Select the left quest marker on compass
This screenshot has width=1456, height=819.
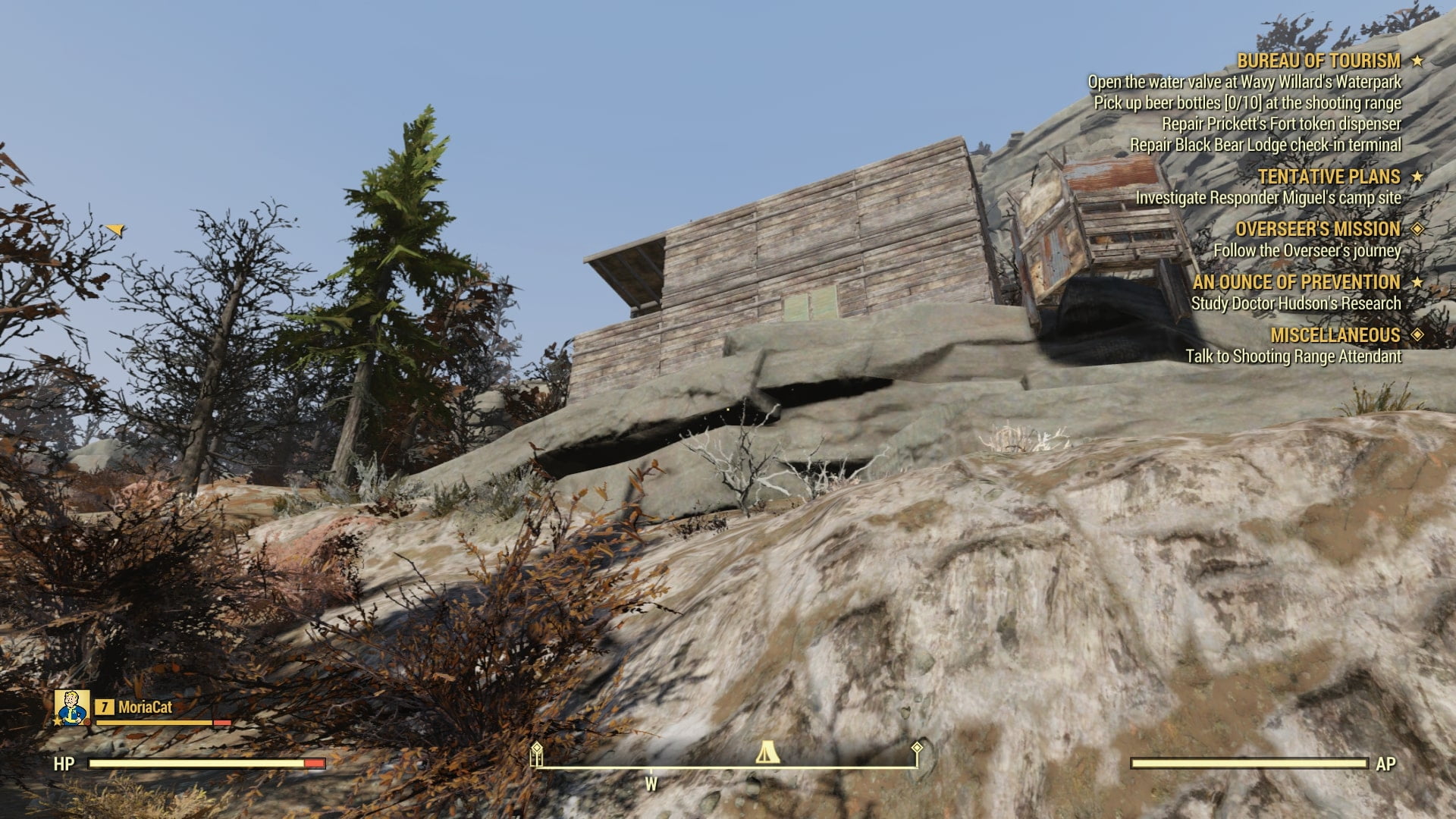click(x=537, y=752)
